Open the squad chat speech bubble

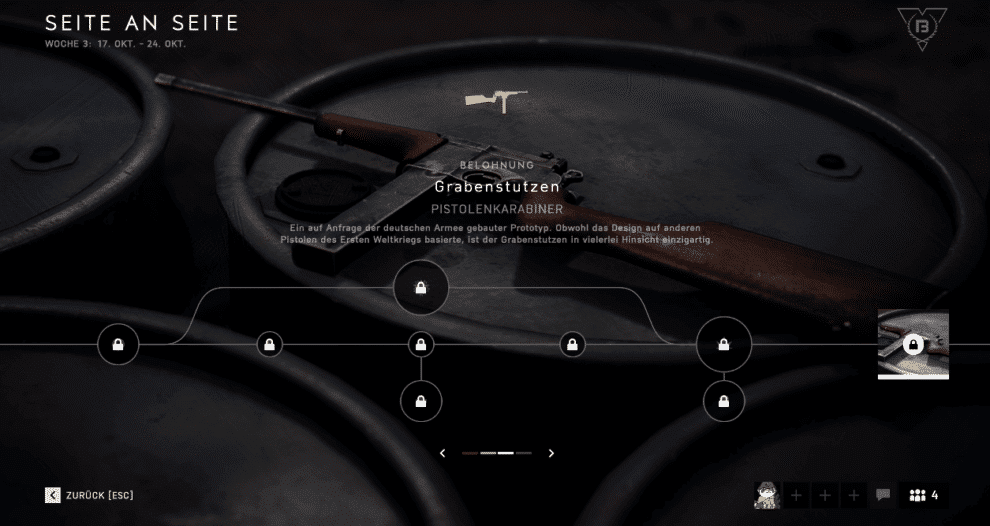point(883,495)
